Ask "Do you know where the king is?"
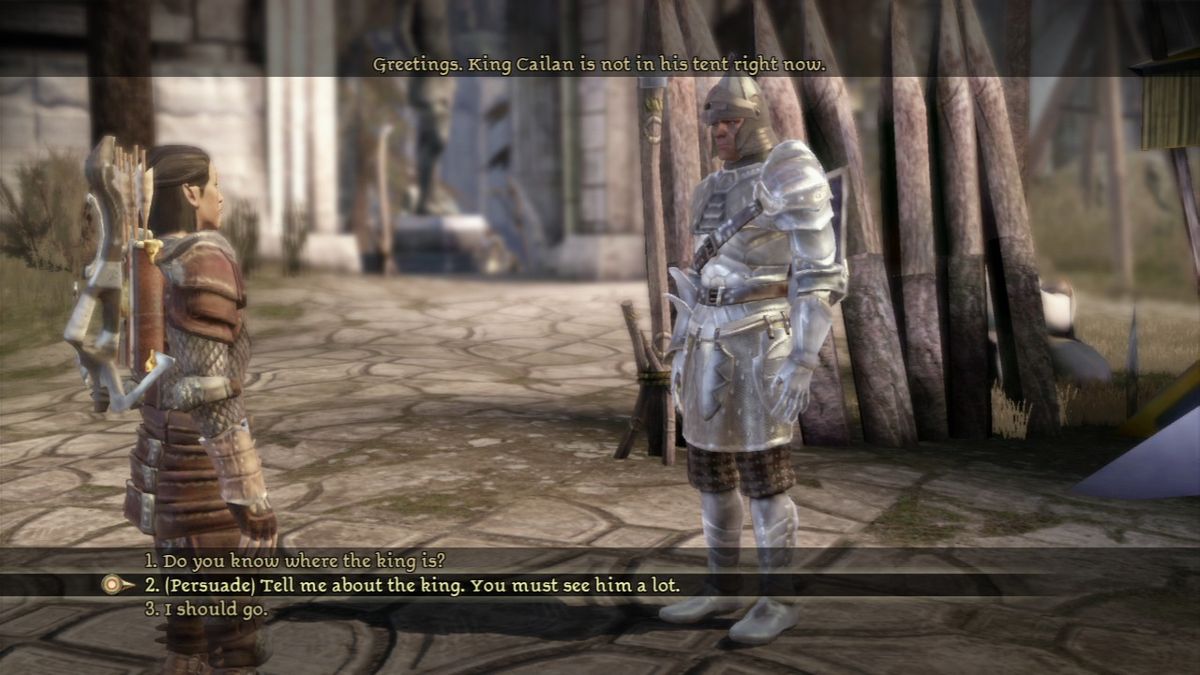 [x=294, y=560]
